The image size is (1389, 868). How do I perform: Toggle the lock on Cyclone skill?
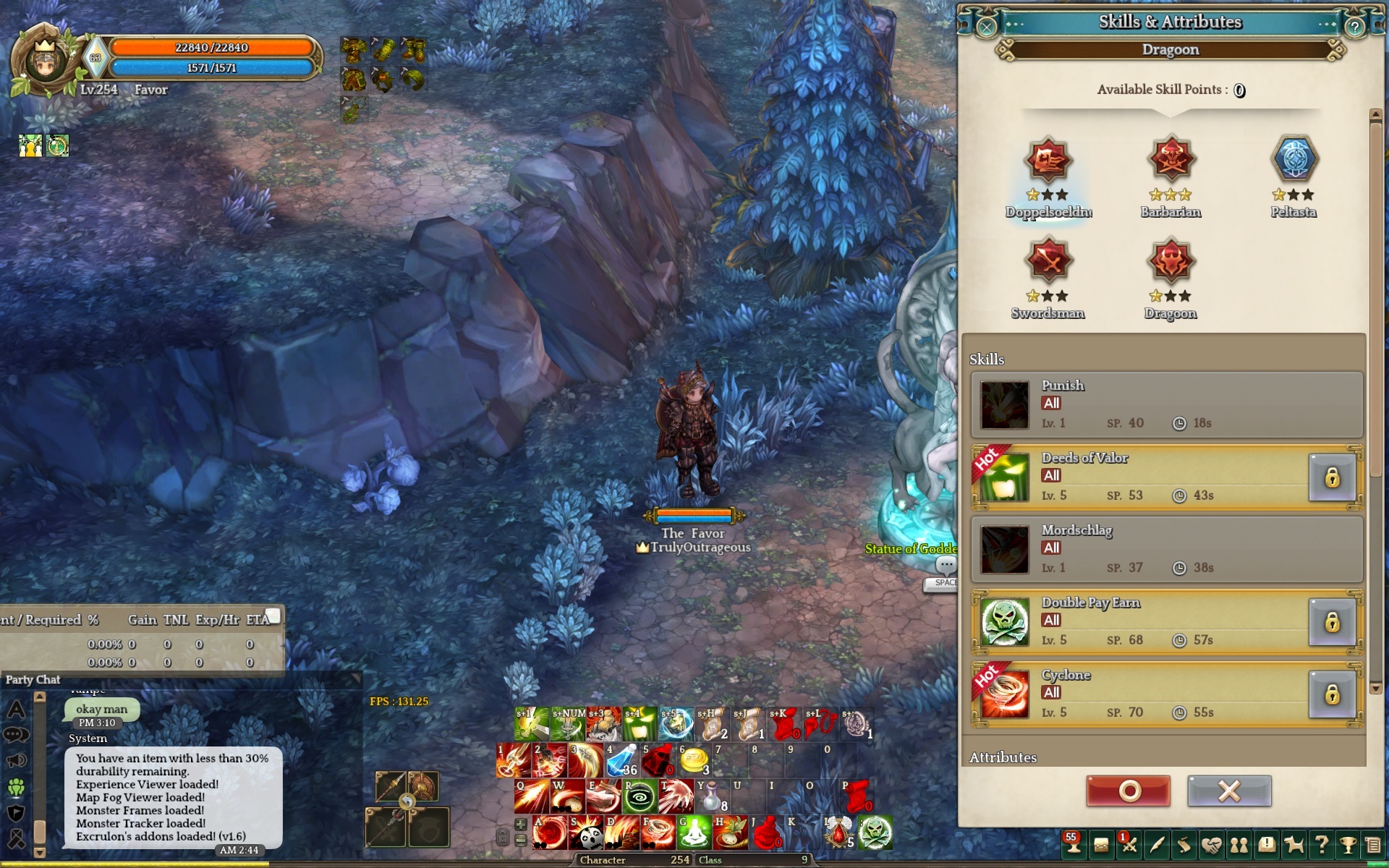(x=1332, y=695)
